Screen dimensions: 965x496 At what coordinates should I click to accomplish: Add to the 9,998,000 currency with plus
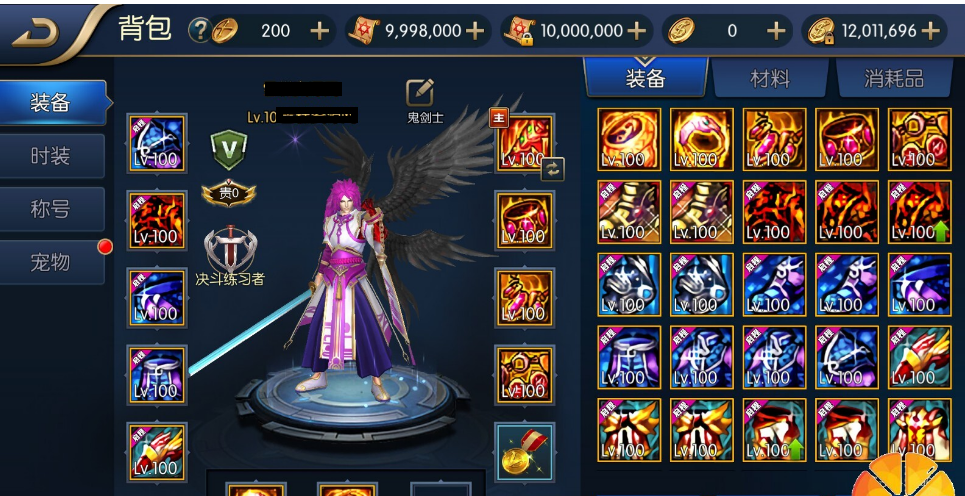475,31
